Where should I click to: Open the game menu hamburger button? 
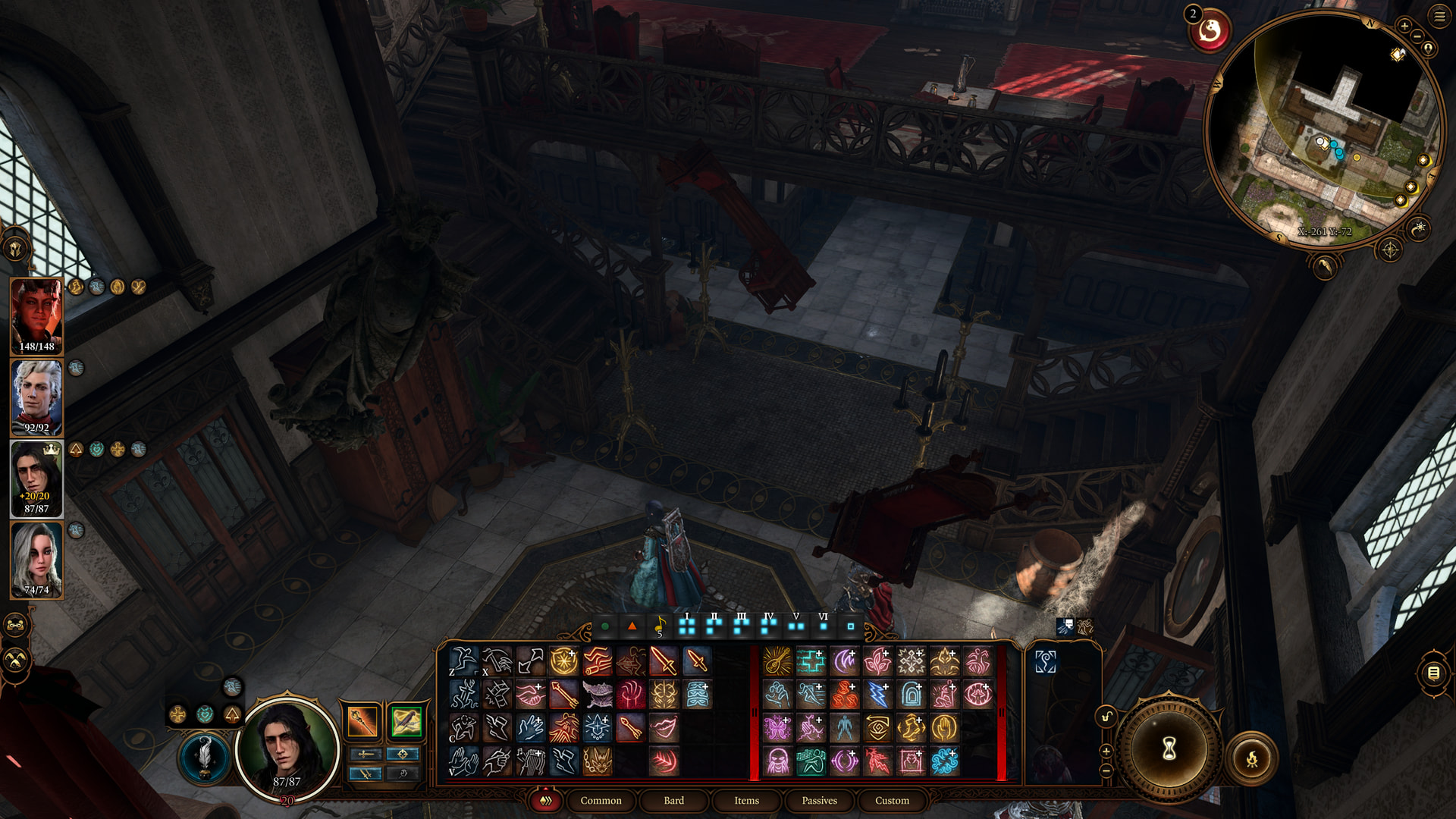click(x=1439, y=17)
